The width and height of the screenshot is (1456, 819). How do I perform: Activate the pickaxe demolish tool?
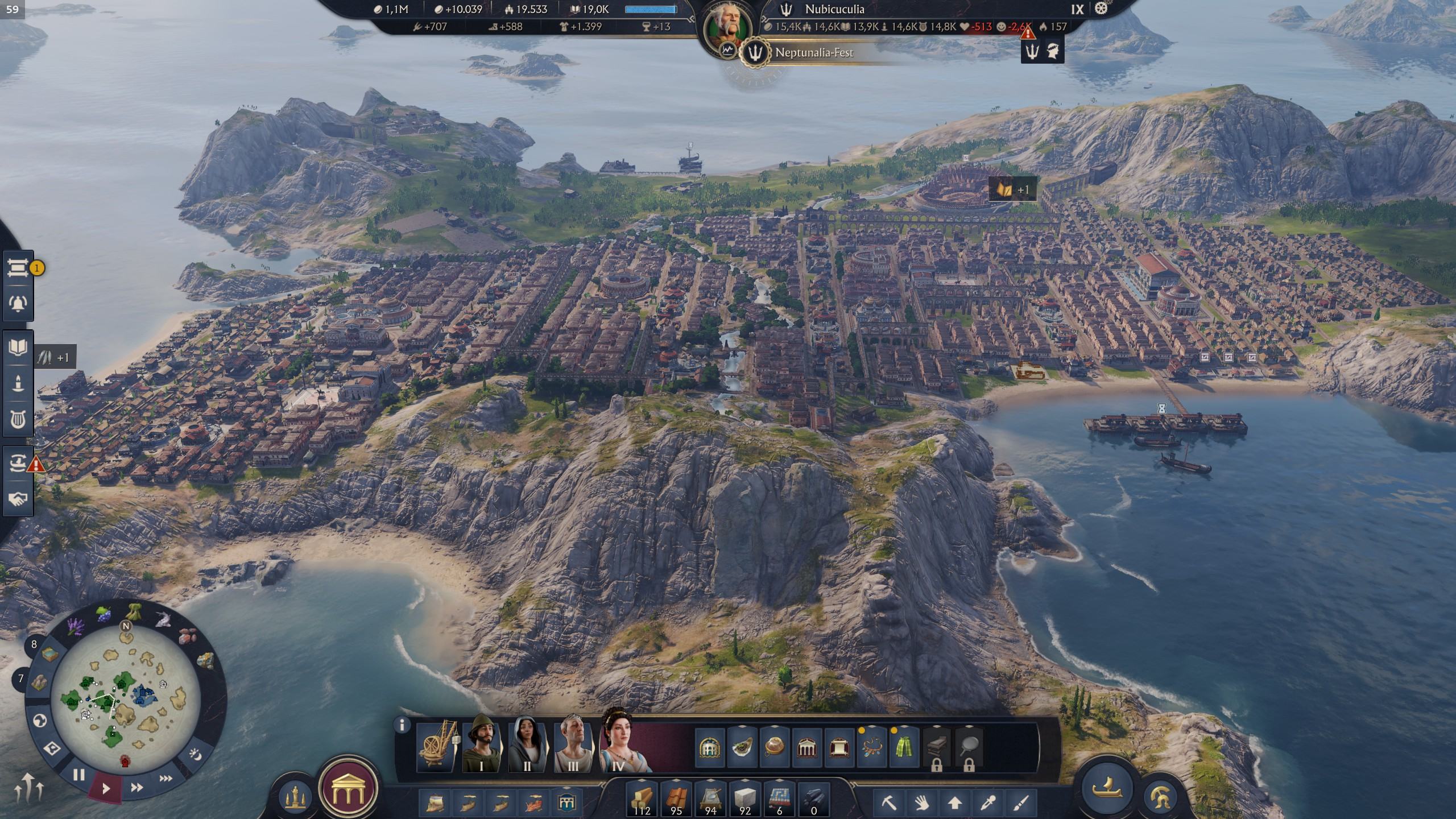click(889, 803)
